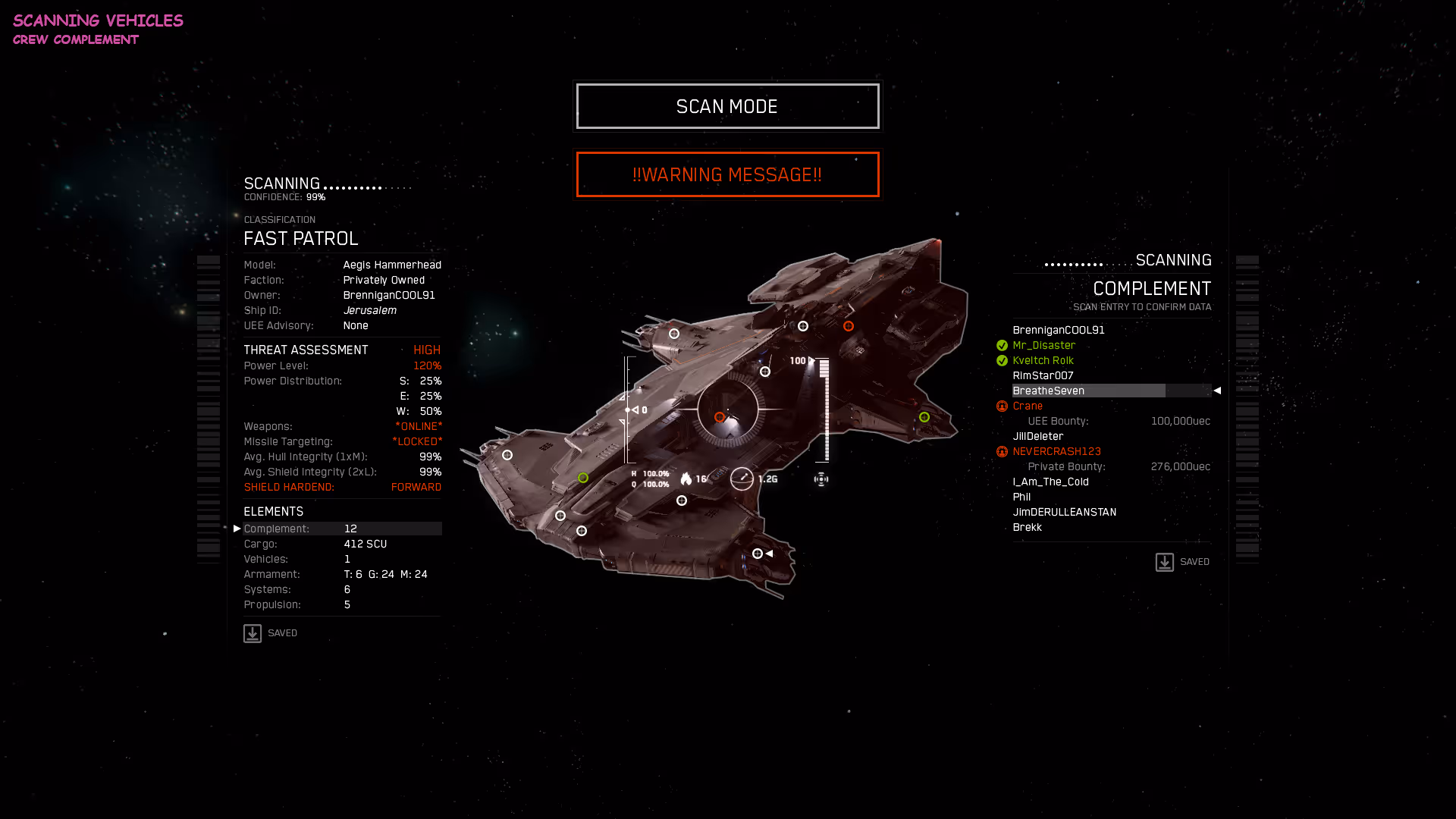Click the complement panel SAVED icon
The height and width of the screenshot is (819, 1456).
[1164, 562]
